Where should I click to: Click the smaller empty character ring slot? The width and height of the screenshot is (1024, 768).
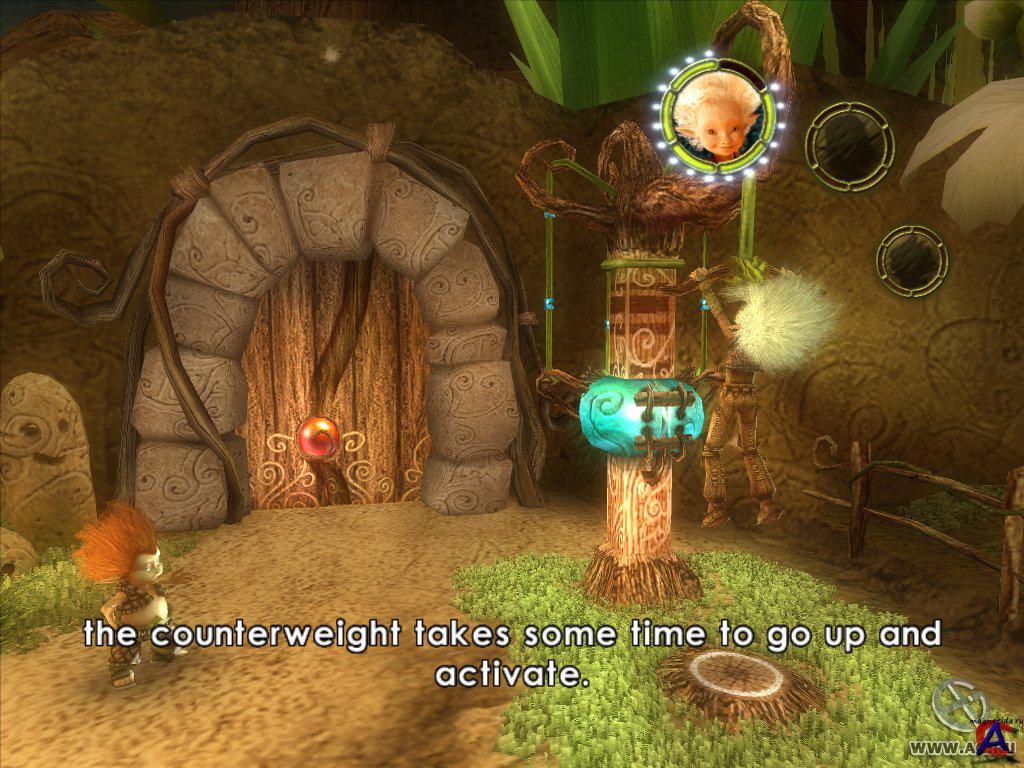click(912, 260)
